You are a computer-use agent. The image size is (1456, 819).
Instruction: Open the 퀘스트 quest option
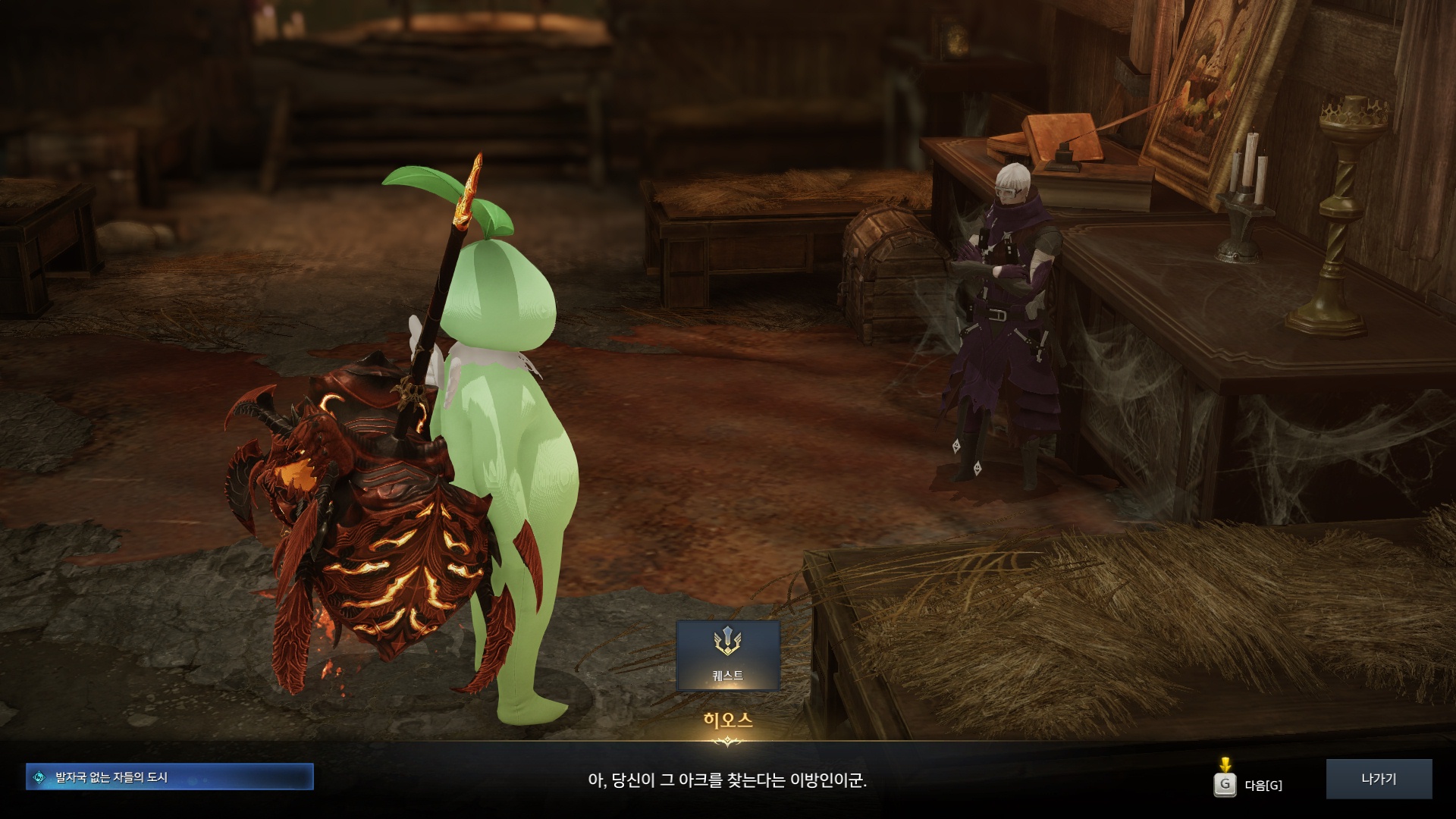click(x=727, y=655)
